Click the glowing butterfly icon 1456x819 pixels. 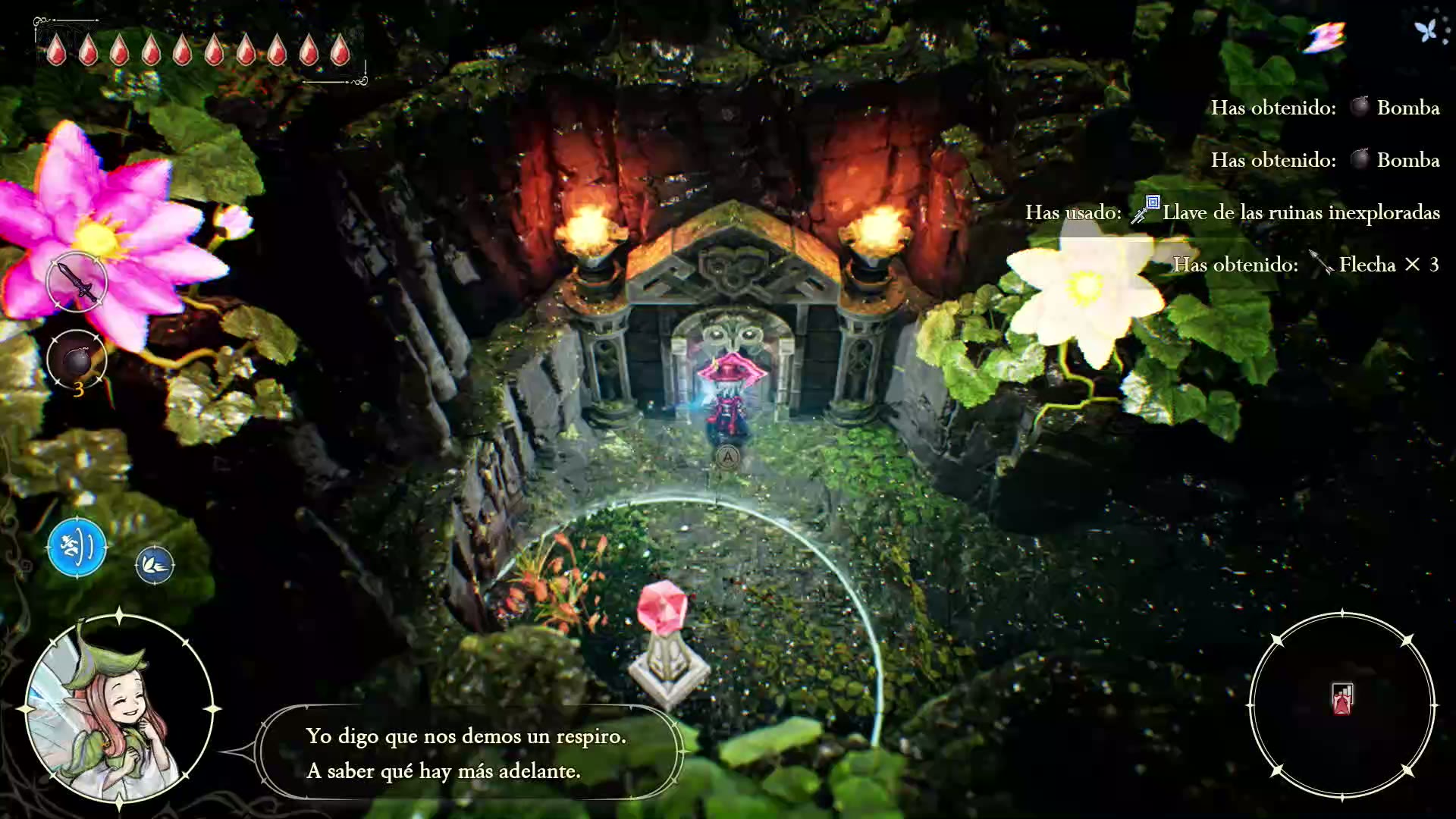[1426, 31]
